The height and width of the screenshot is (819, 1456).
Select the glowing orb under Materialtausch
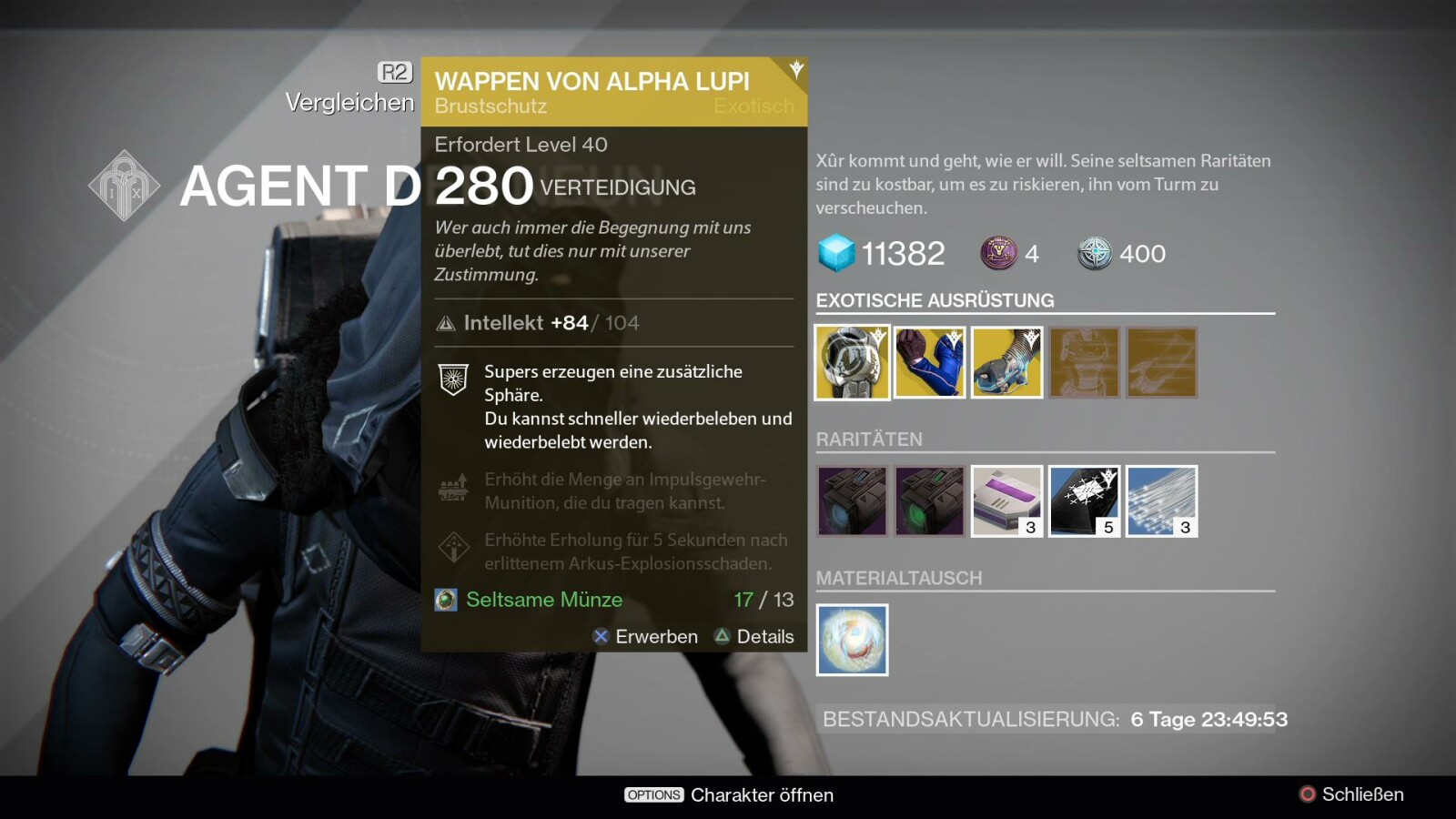[852, 640]
